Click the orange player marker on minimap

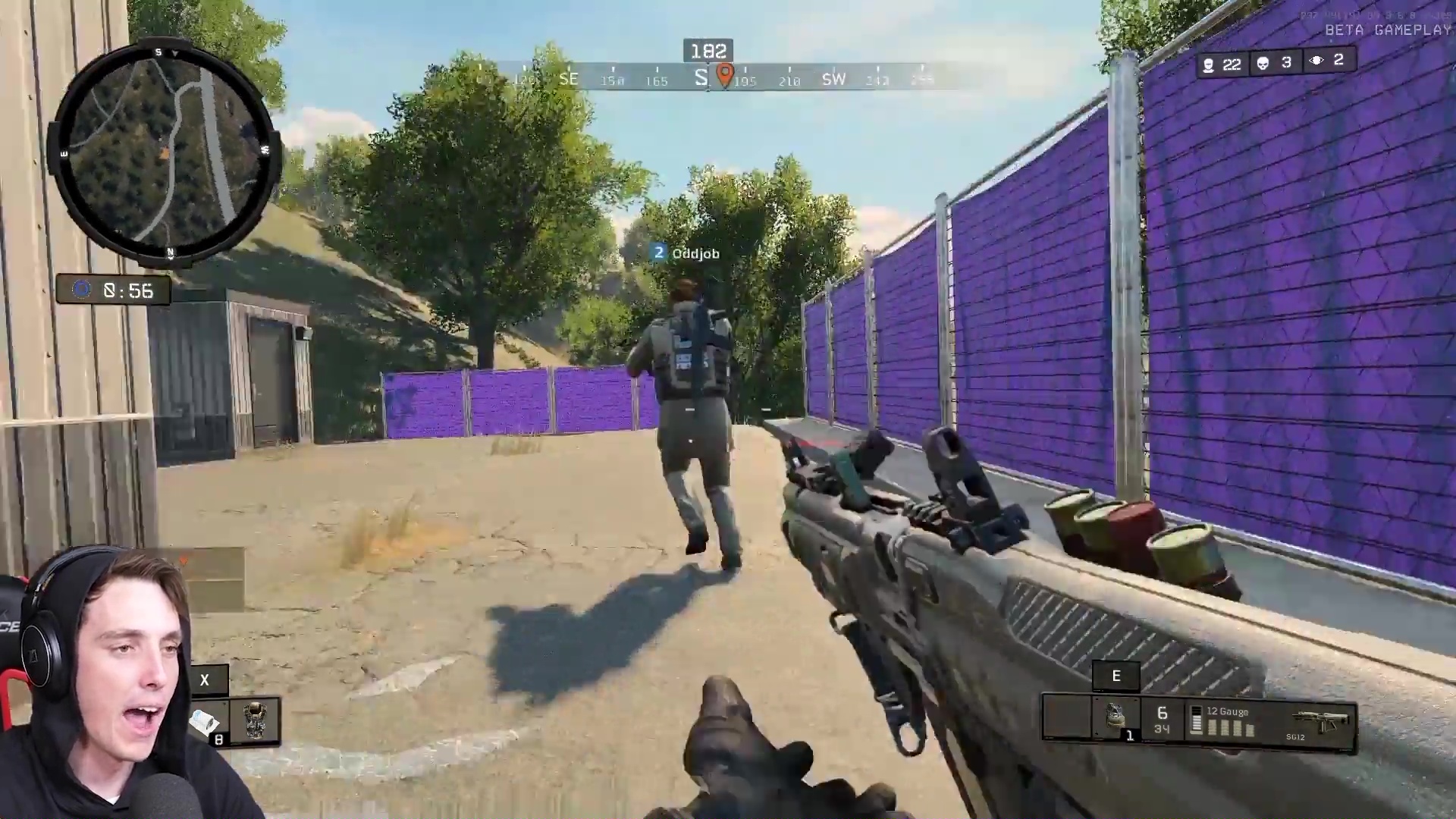[165, 154]
